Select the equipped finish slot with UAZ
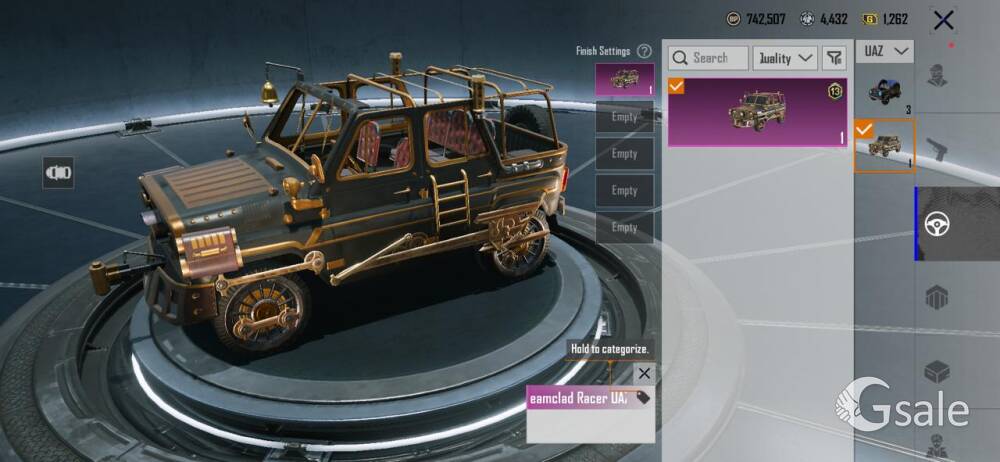Viewport: 1000px width, 462px height. point(624,80)
